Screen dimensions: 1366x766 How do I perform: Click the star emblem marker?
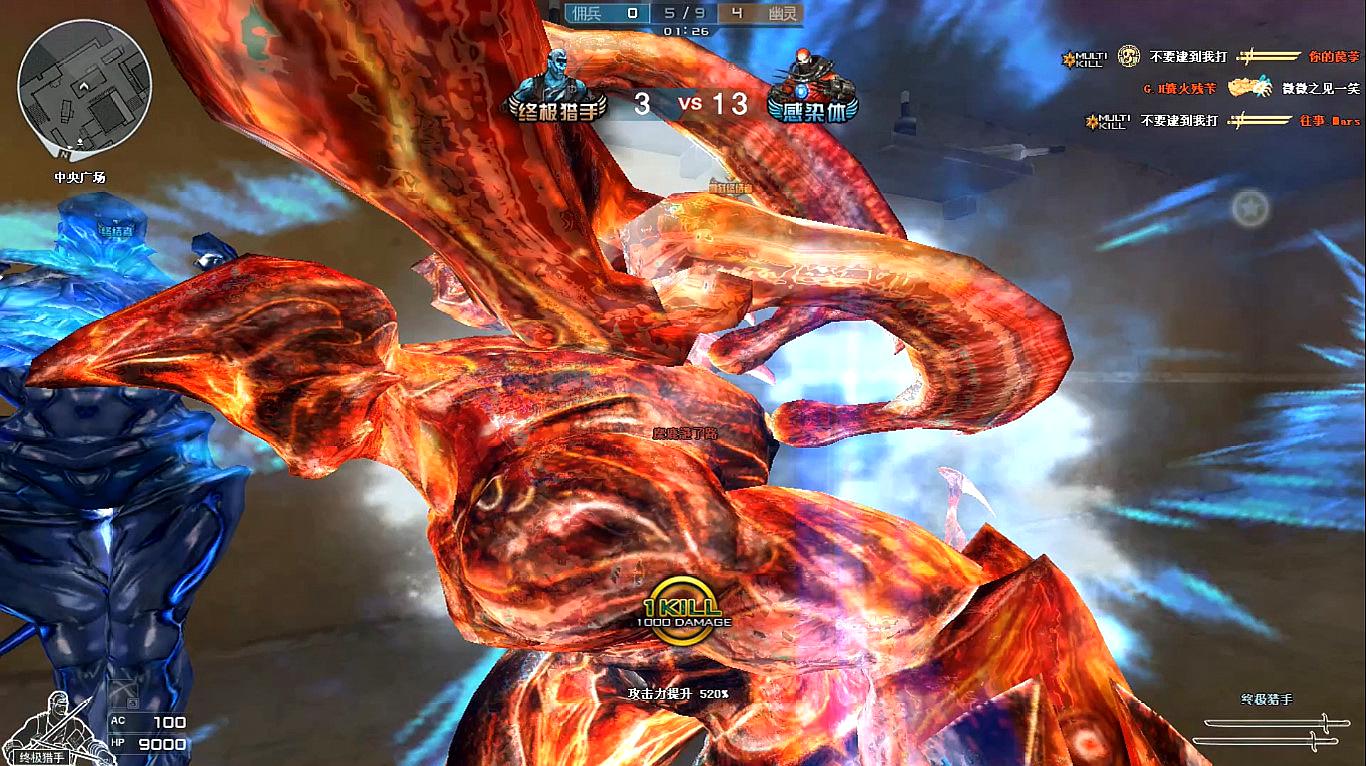click(1250, 209)
